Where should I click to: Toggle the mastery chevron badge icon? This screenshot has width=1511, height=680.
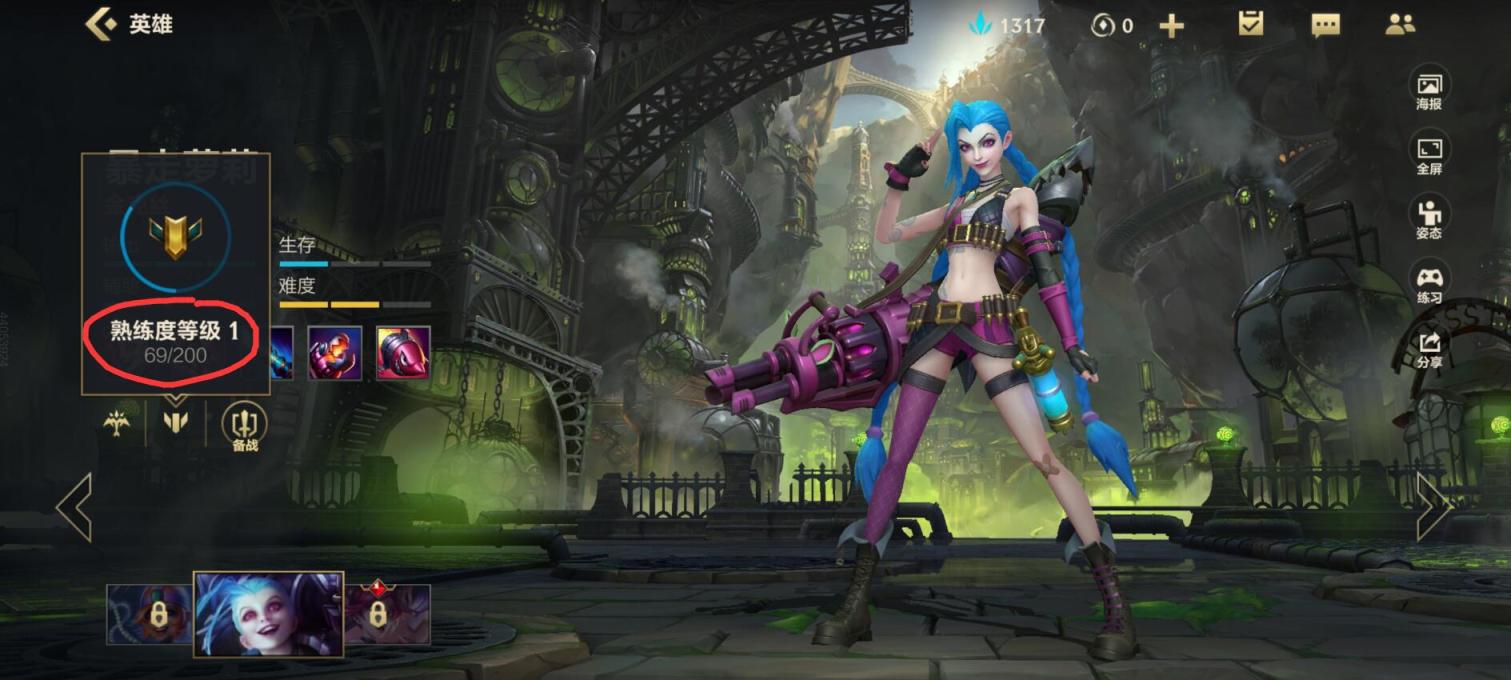coord(175,423)
